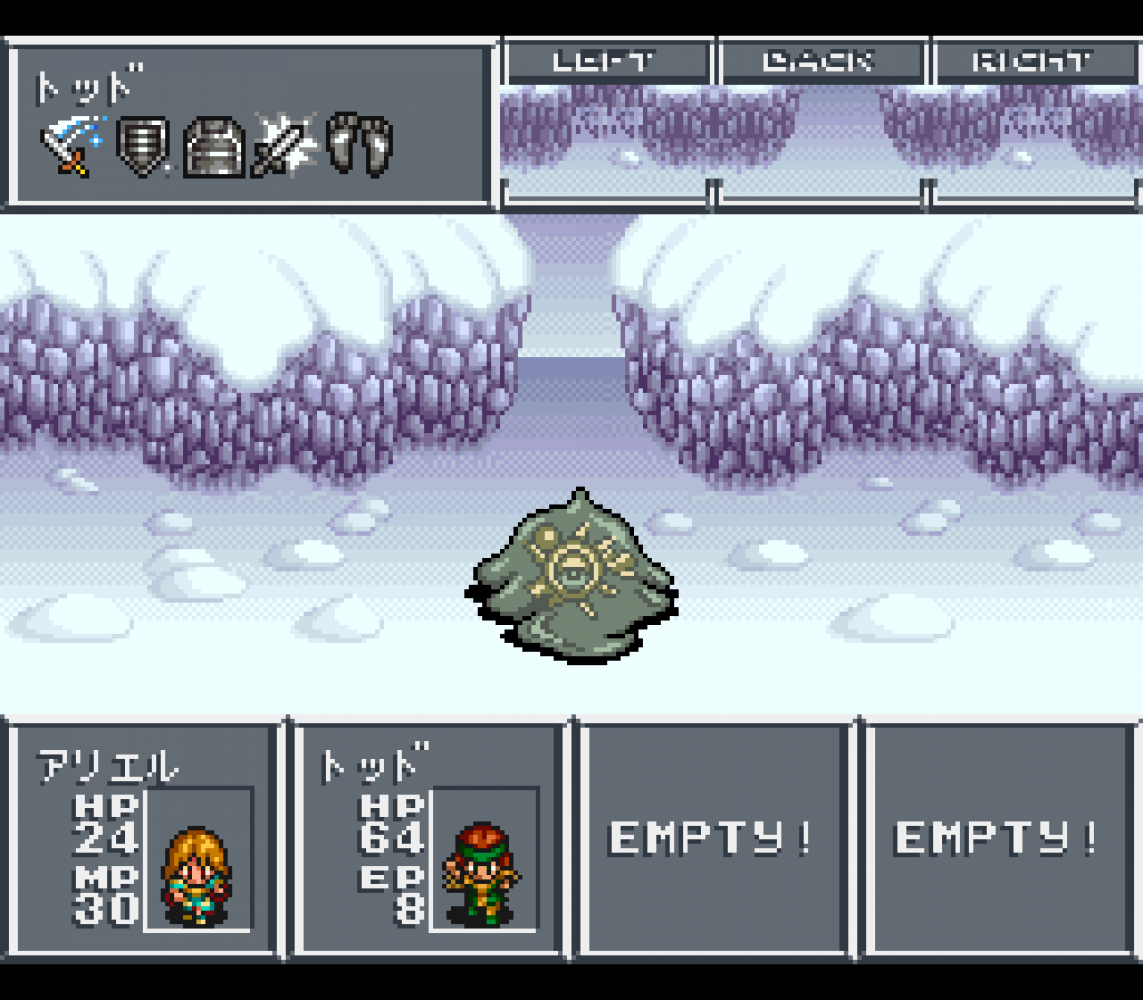Select the sword slash attack command
Screen dimensions: 1143x1000
click(73, 146)
